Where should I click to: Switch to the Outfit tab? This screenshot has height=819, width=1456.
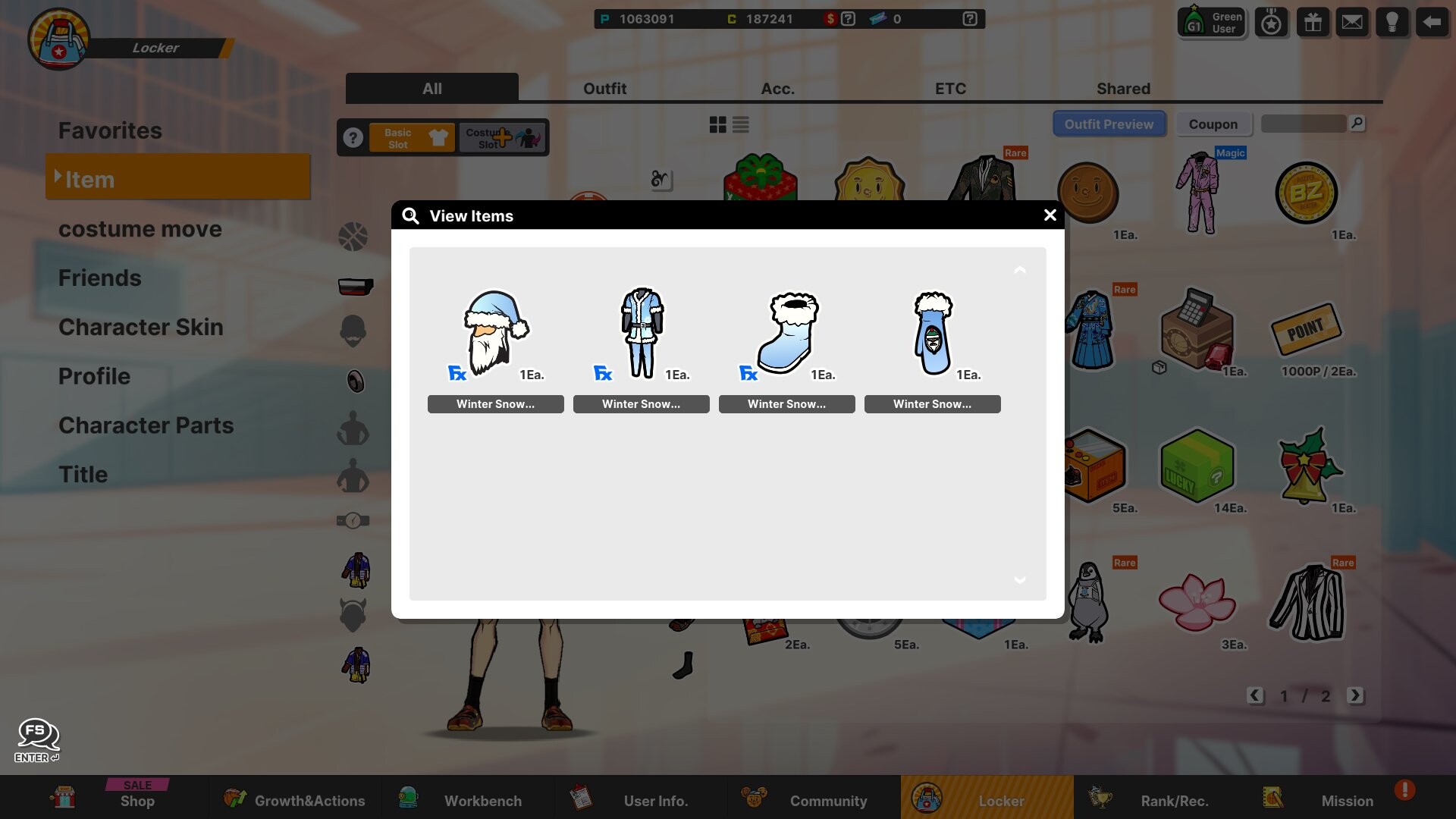[x=604, y=89]
